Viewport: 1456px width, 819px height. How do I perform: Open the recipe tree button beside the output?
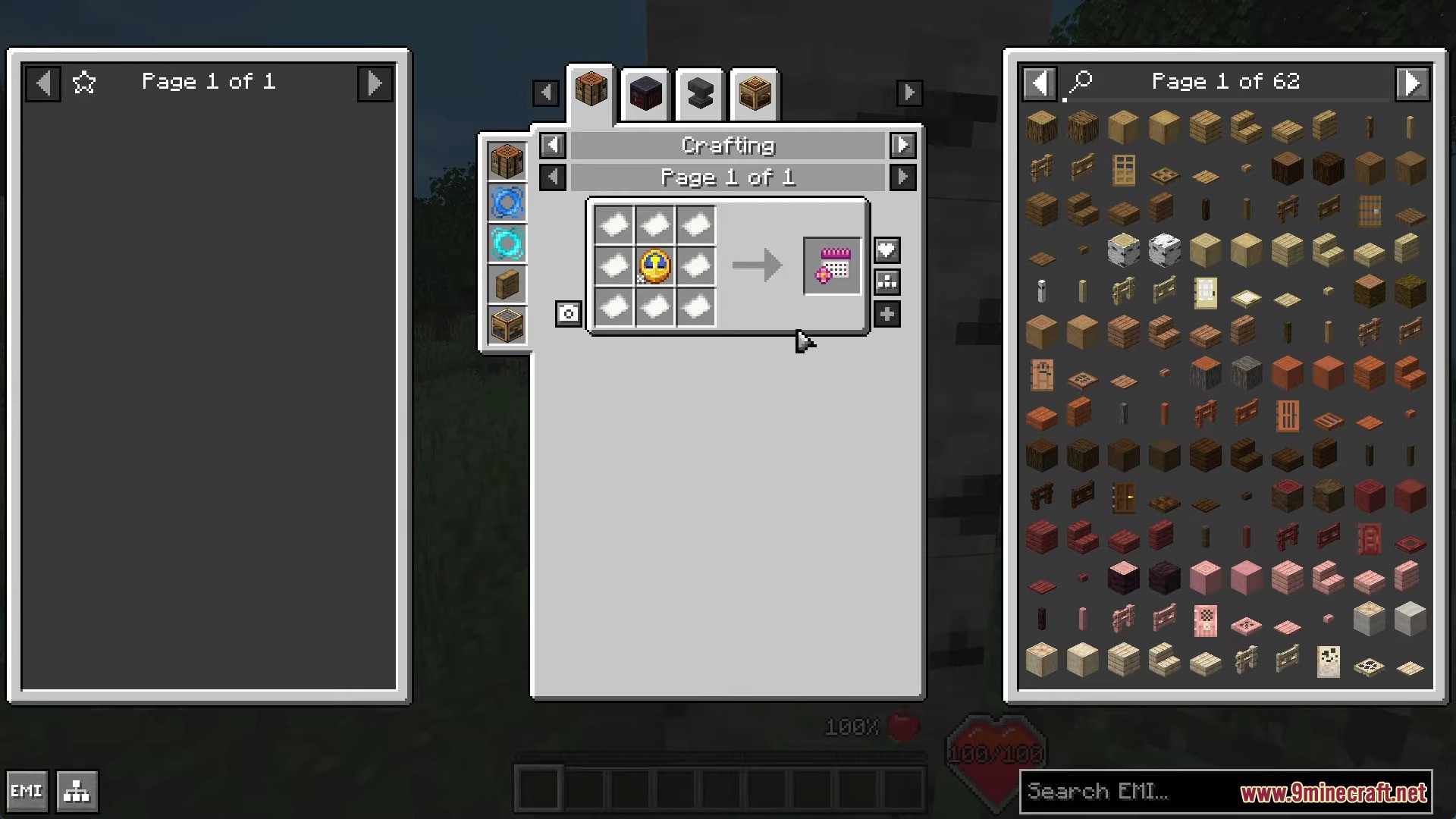tap(886, 282)
